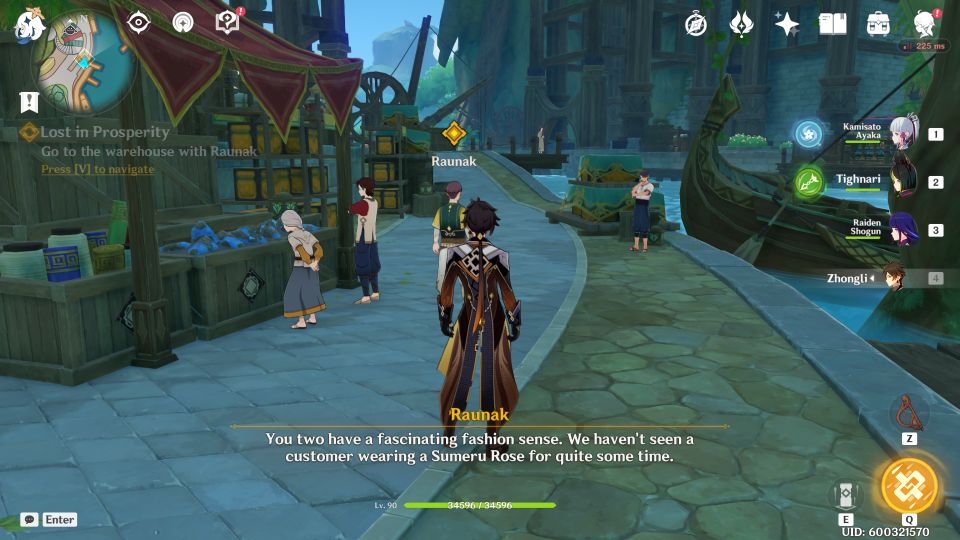Open the character screen icon
This screenshot has width=960, height=540.
[925, 24]
